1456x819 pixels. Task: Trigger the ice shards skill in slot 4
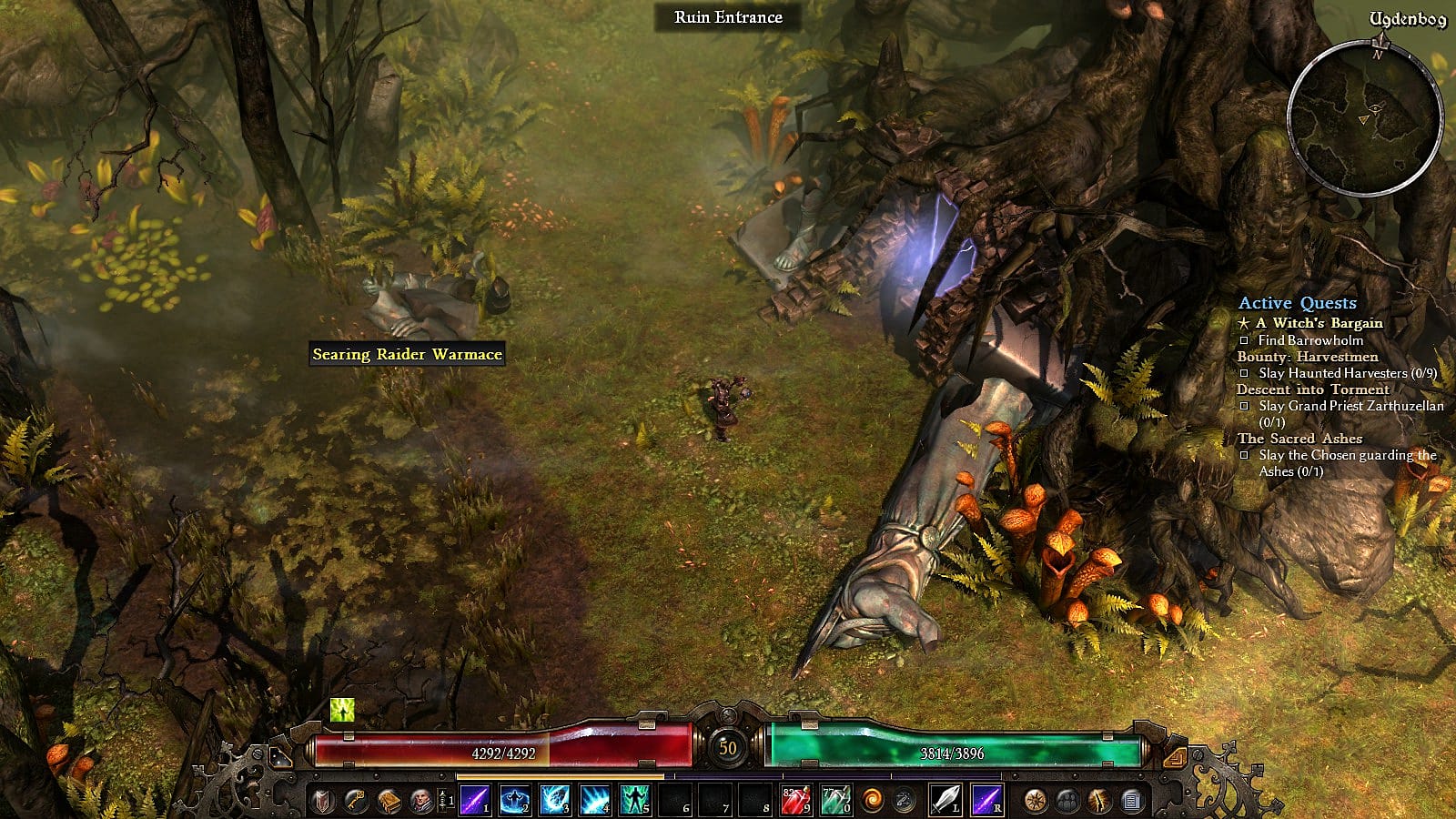click(595, 801)
